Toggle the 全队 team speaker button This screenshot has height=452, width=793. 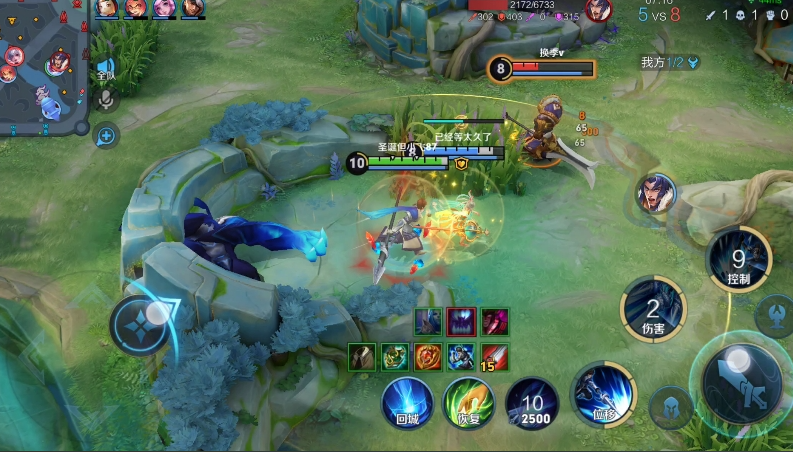[x=105, y=70]
